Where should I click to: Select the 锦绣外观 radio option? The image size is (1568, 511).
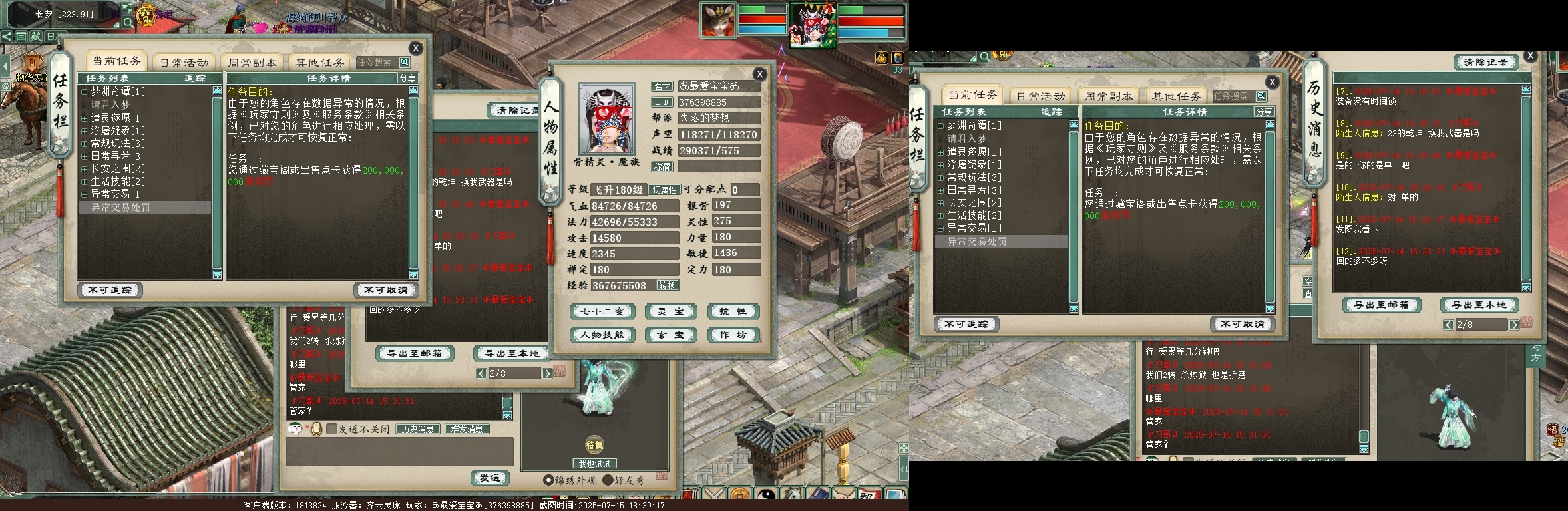click(548, 480)
